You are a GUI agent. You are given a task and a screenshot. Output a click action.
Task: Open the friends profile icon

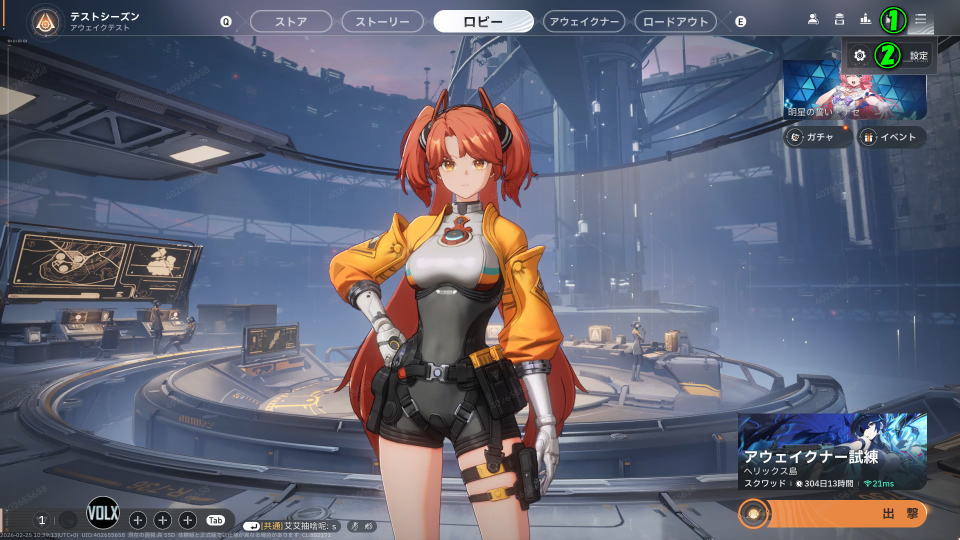813,19
